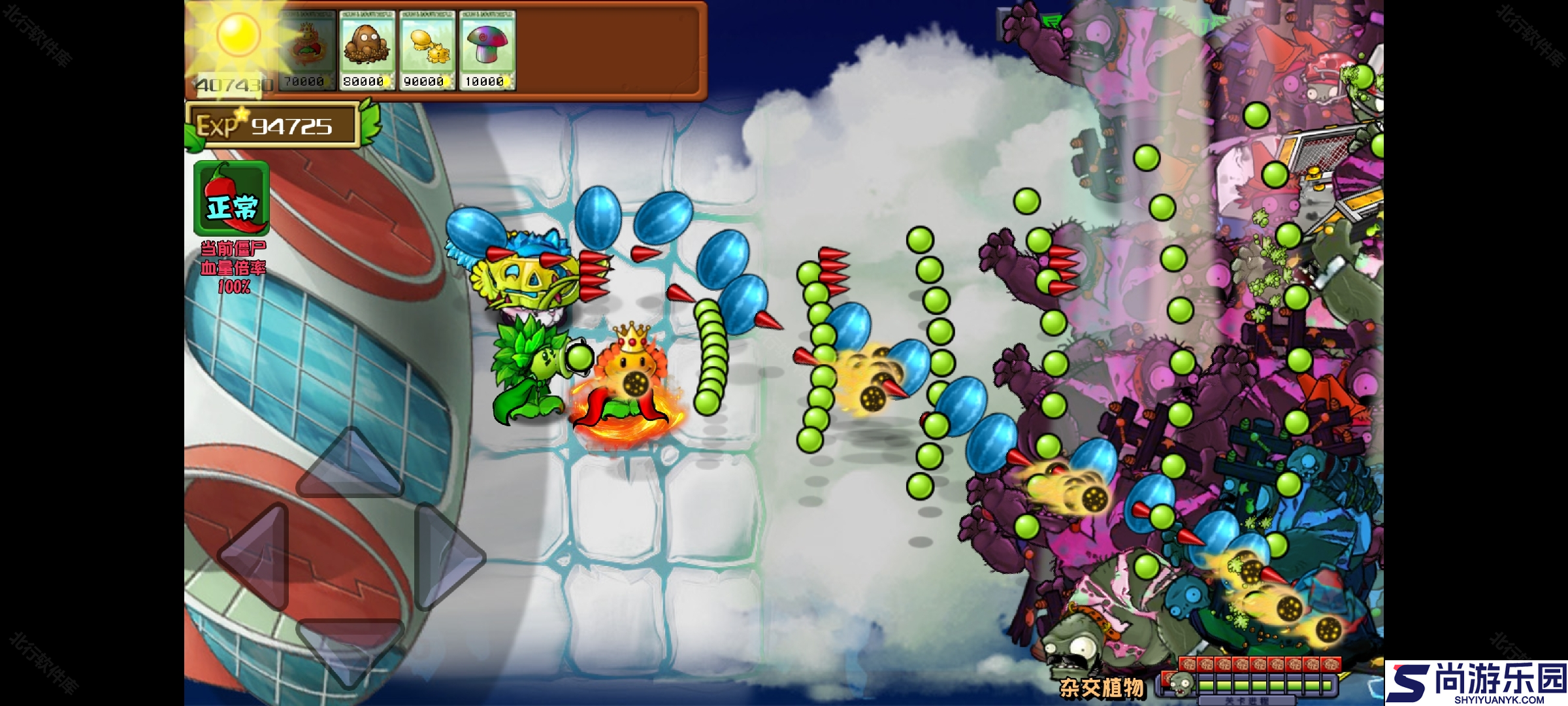
Task: Select the crowned sunflower seed card costing 70000
Action: click(x=306, y=50)
